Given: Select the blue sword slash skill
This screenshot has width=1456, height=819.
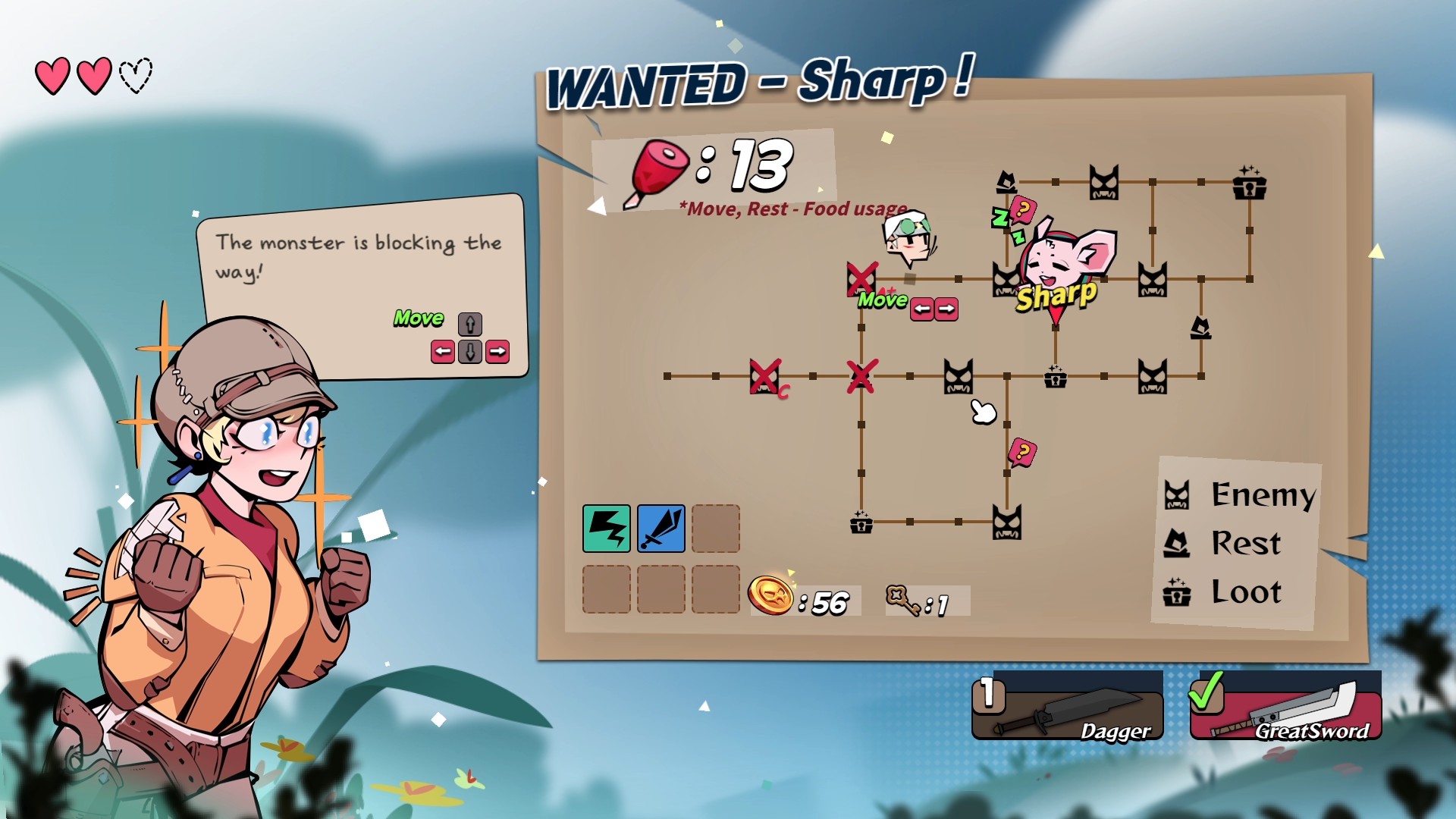Looking at the screenshot, I should [x=661, y=529].
